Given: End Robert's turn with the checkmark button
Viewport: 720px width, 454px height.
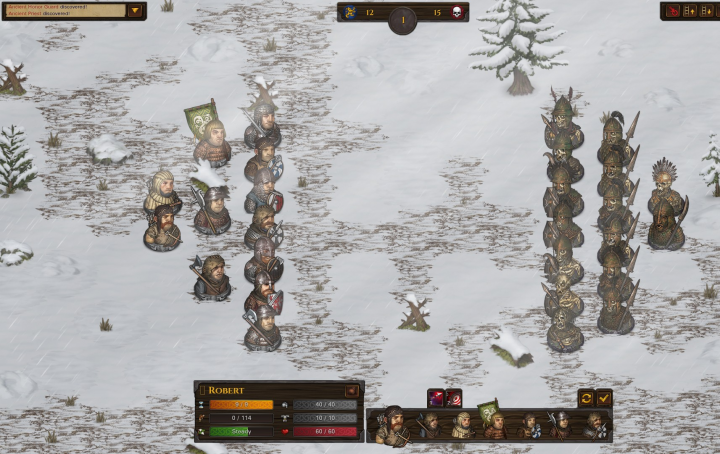Looking at the screenshot, I should click(x=603, y=397).
